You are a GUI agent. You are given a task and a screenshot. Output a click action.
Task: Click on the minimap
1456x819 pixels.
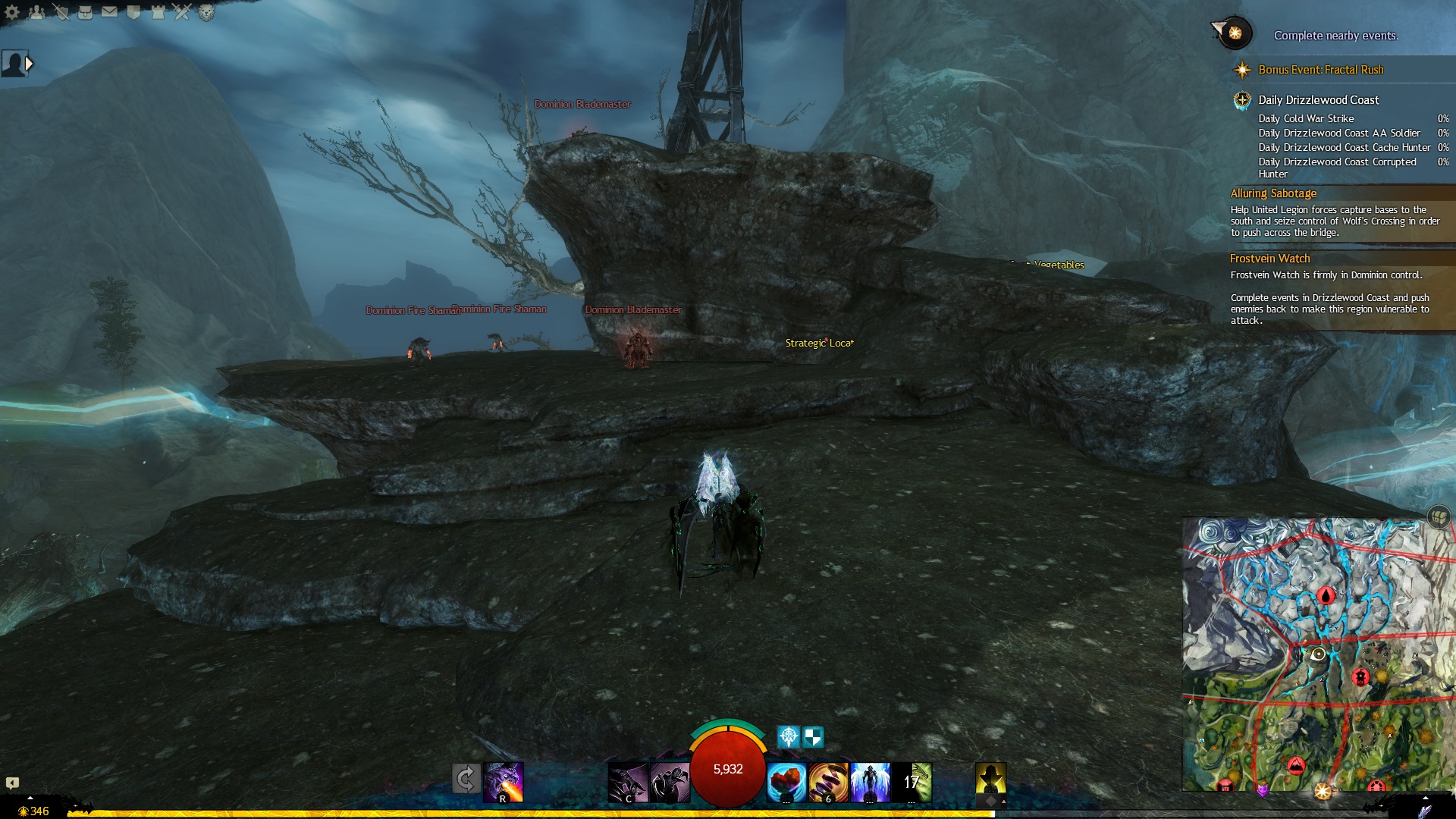pyautogui.click(x=1317, y=654)
